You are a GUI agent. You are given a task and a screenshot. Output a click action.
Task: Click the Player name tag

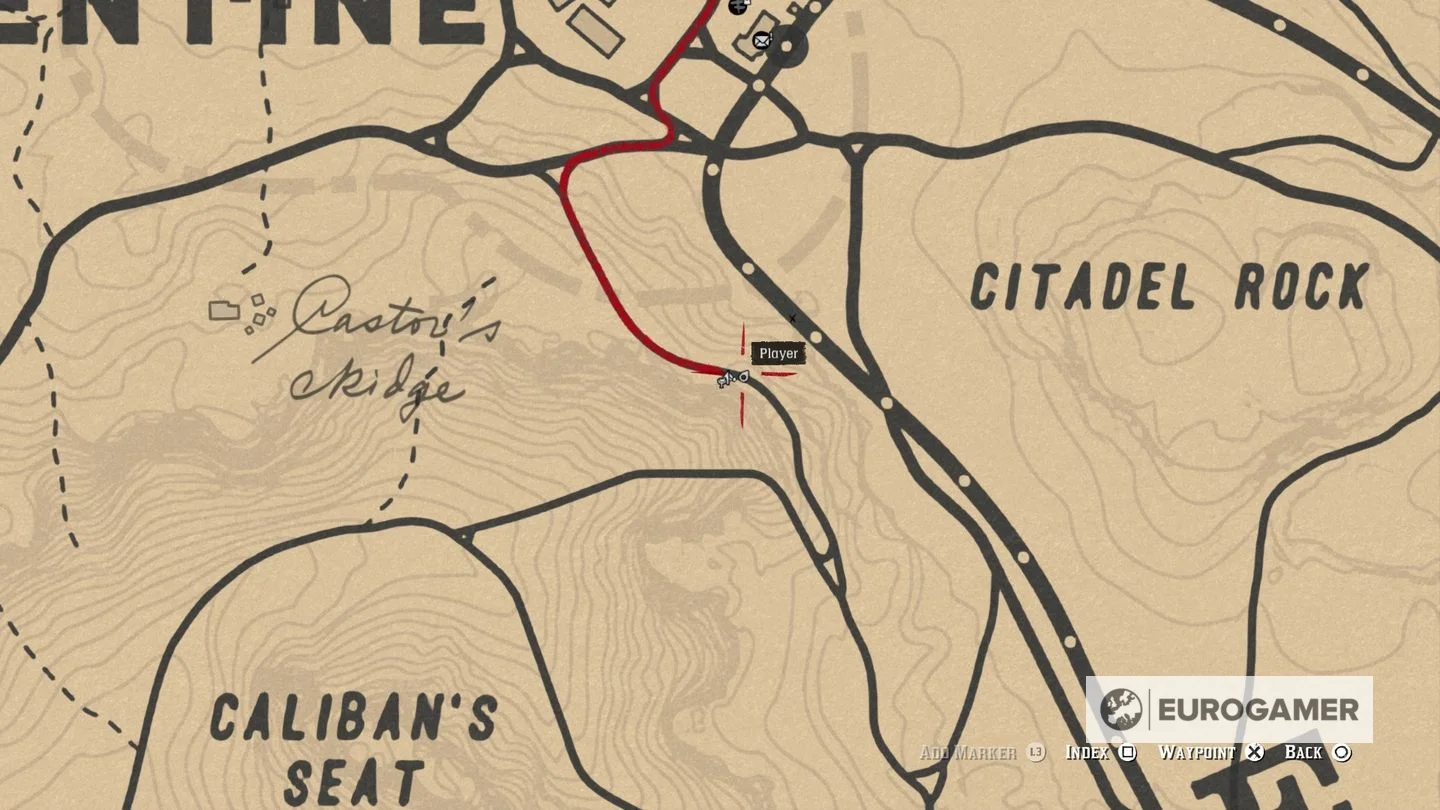(x=778, y=353)
